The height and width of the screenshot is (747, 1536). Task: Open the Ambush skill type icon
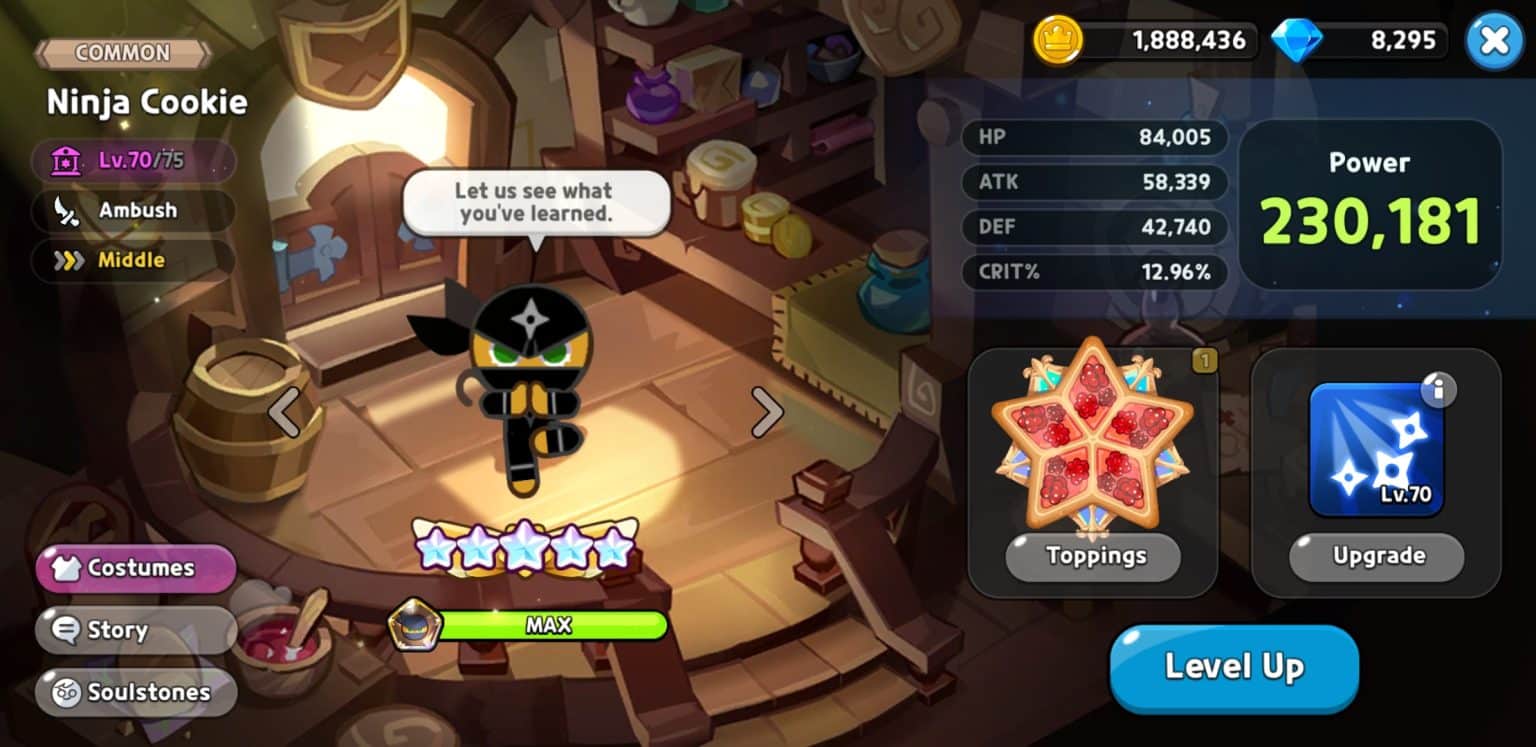(67, 210)
